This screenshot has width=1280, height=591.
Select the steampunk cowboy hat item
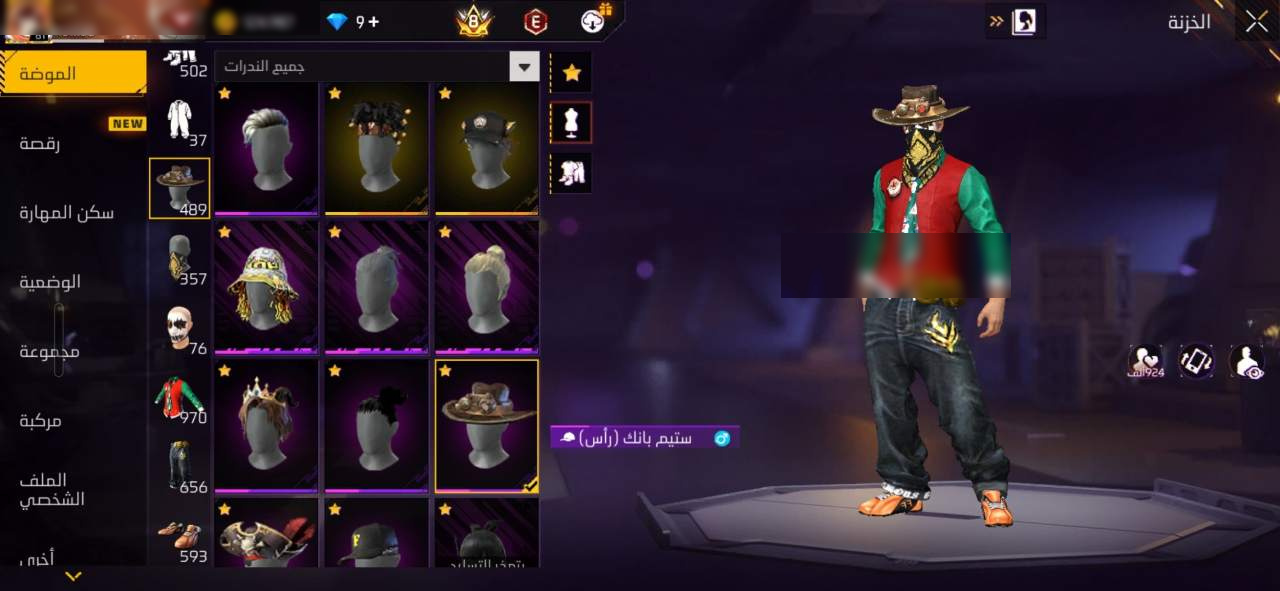pos(486,426)
